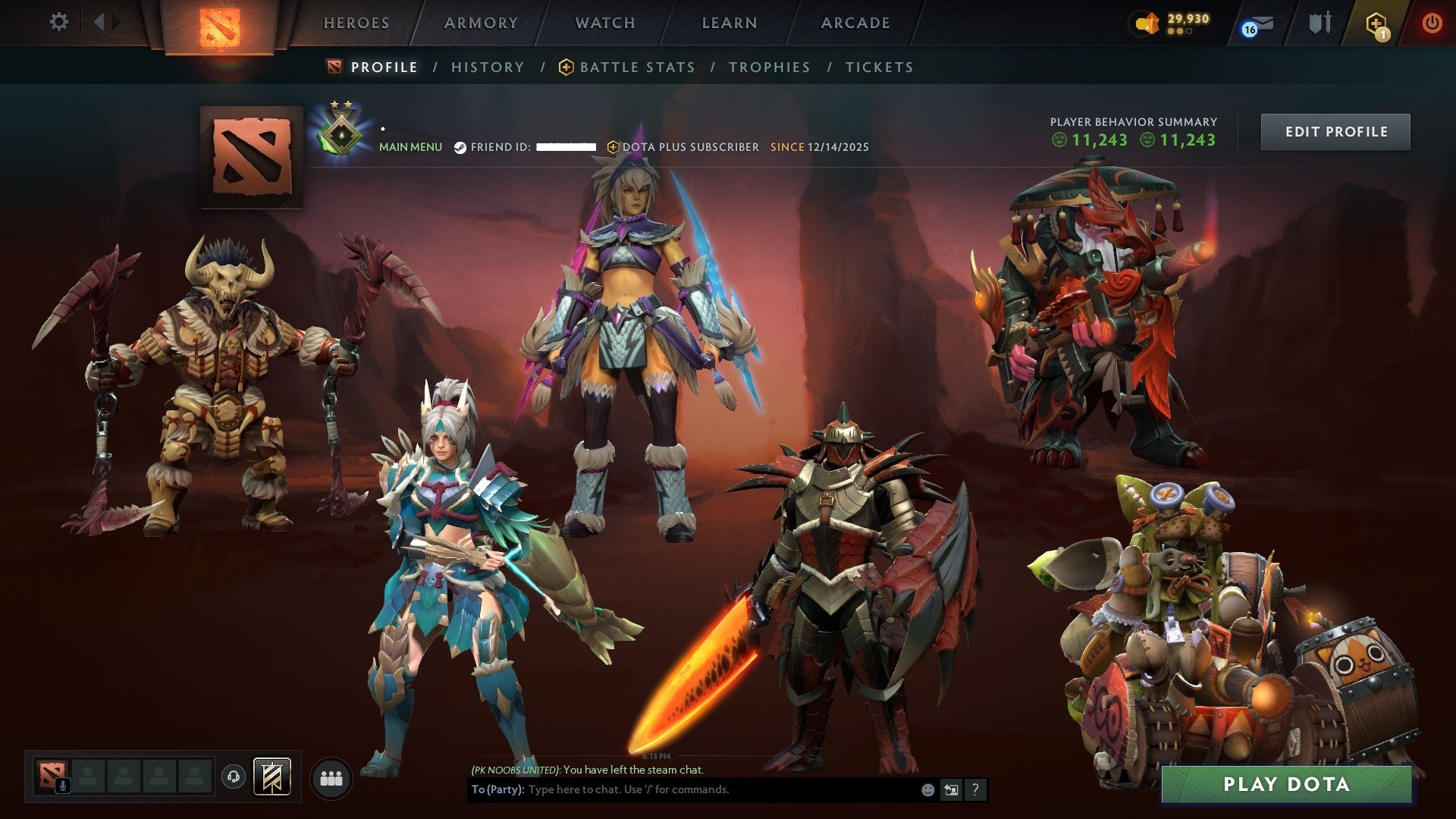Click the EDIT PROFILE button
Screen dimensions: 1456x819
[x=1335, y=130]
